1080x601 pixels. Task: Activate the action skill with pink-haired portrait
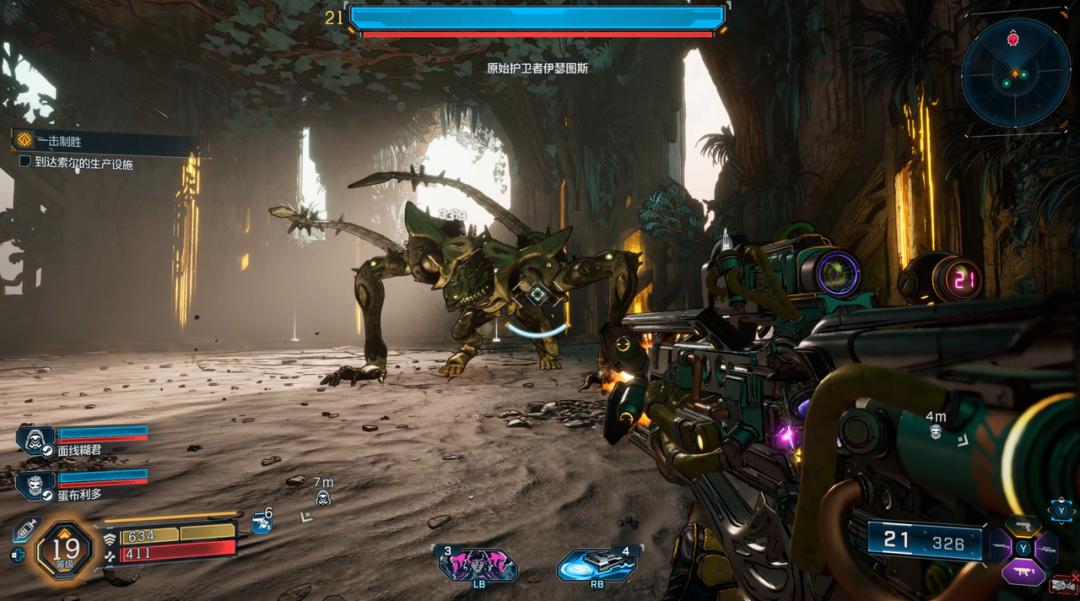point(478,565)
